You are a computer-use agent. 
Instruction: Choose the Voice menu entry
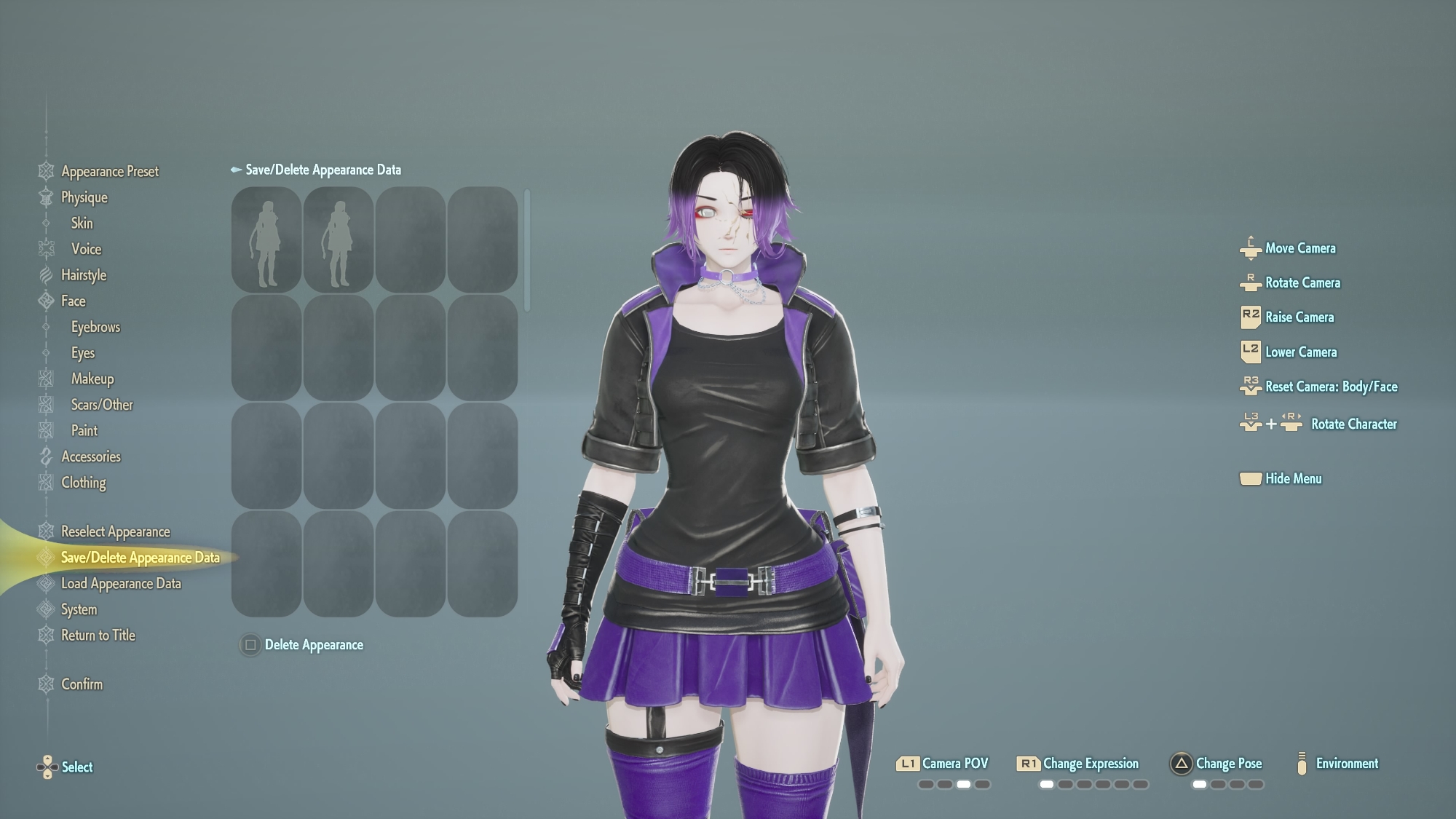[86, 249]
